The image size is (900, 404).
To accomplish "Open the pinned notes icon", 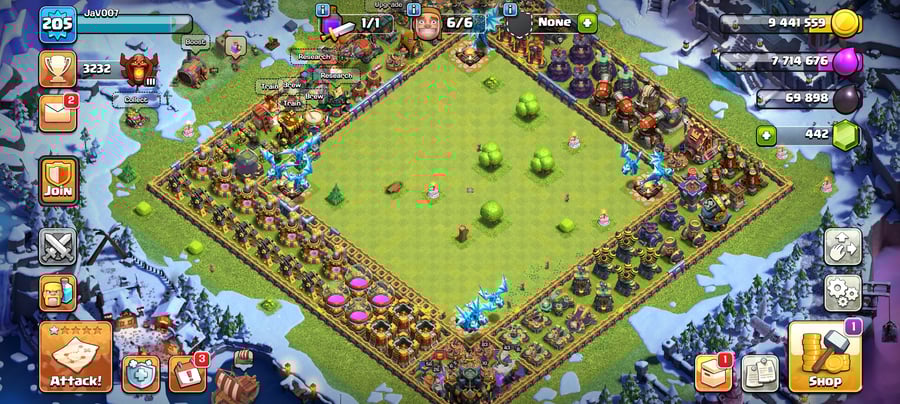I will pos(760,373).
